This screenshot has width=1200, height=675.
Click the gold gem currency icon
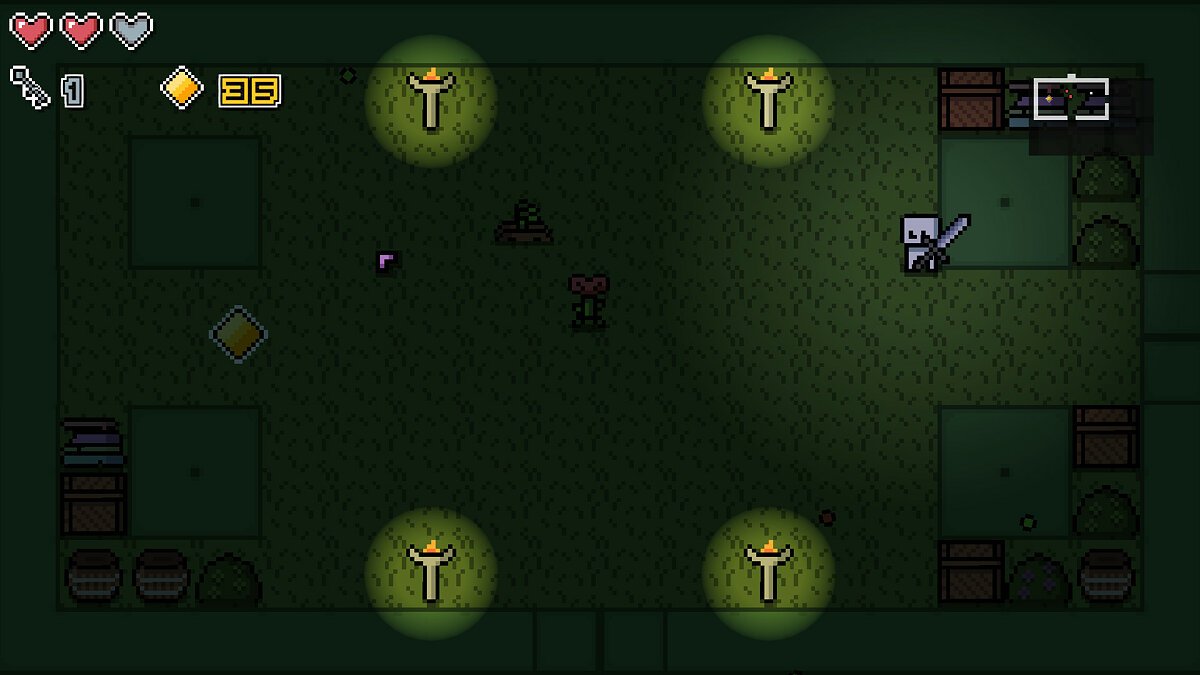tap(182, 88)
